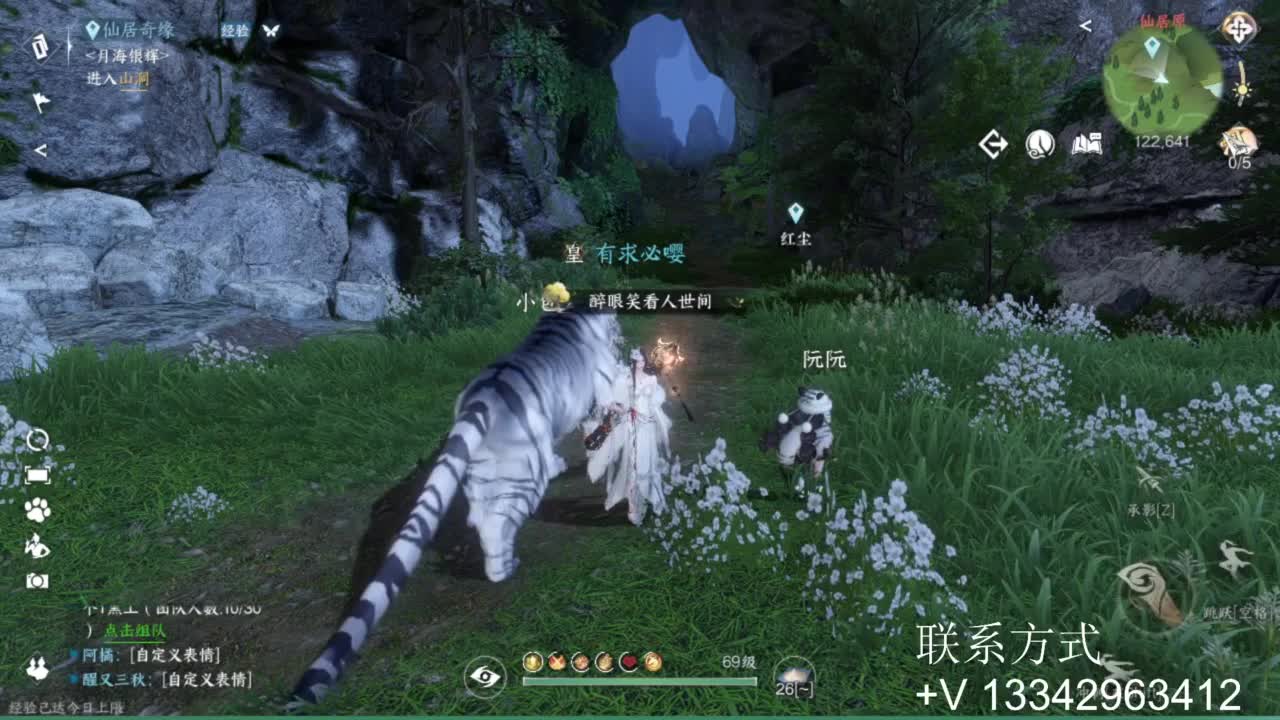Collapse the minimap panel using the < arrow

(1086, 27)
